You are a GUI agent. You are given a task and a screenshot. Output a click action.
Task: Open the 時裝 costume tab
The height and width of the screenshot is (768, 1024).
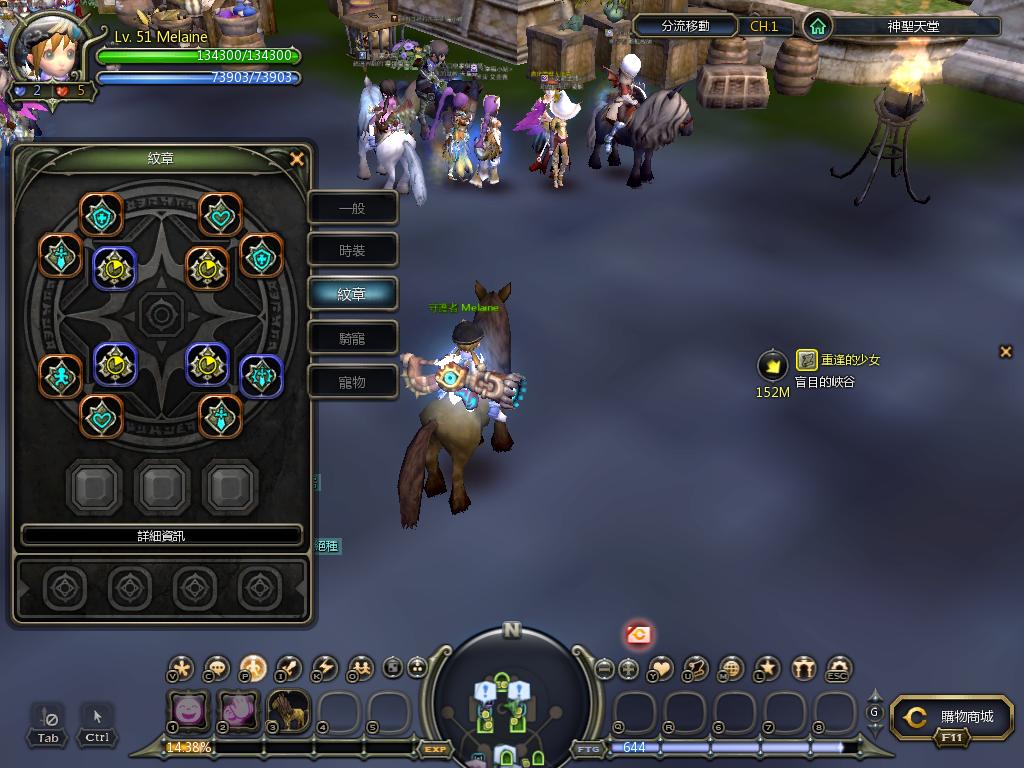[x=352, y=251]
